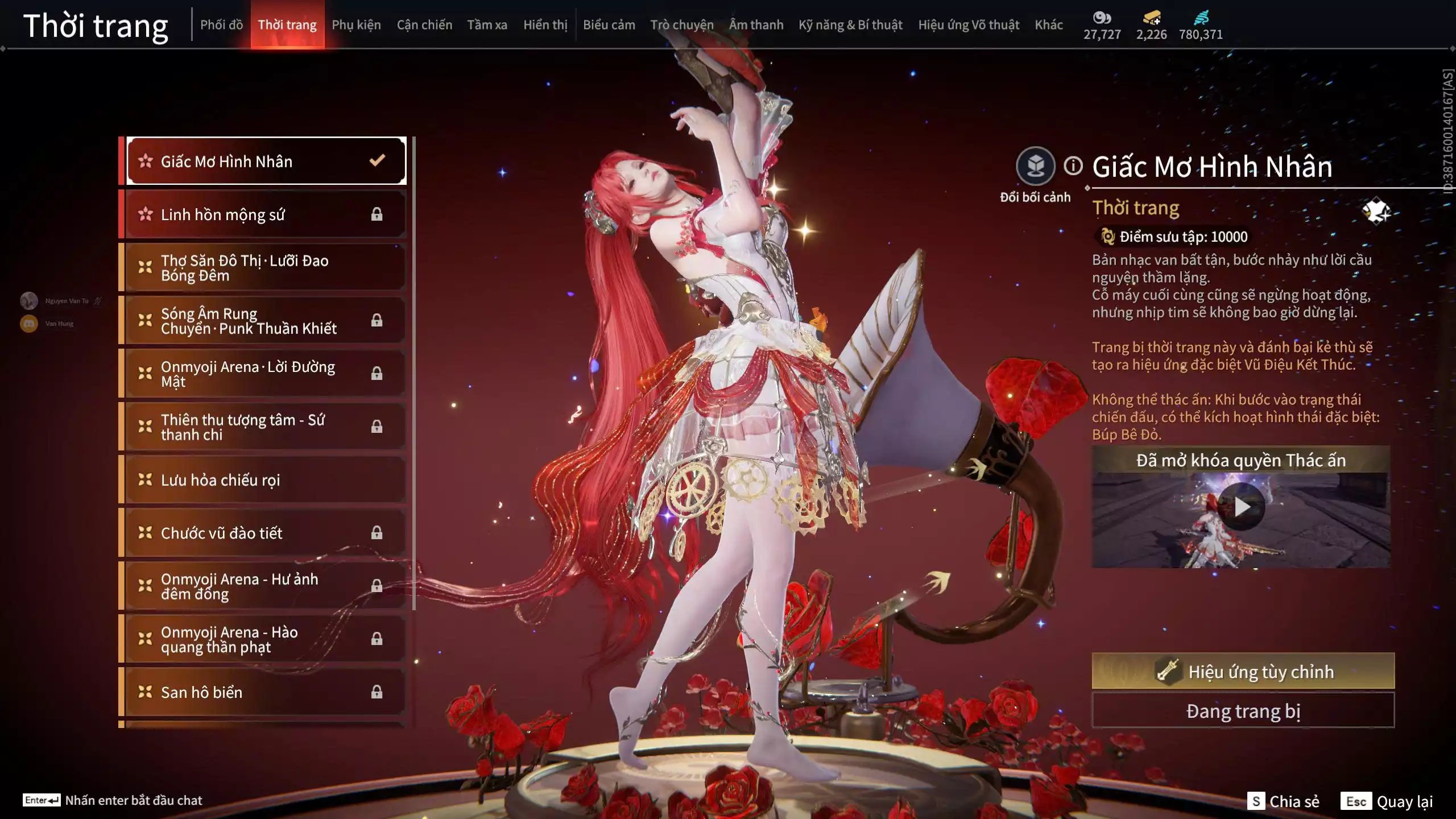
Task: Click the Đổi bối cảnh background button
Action: 1035,167
